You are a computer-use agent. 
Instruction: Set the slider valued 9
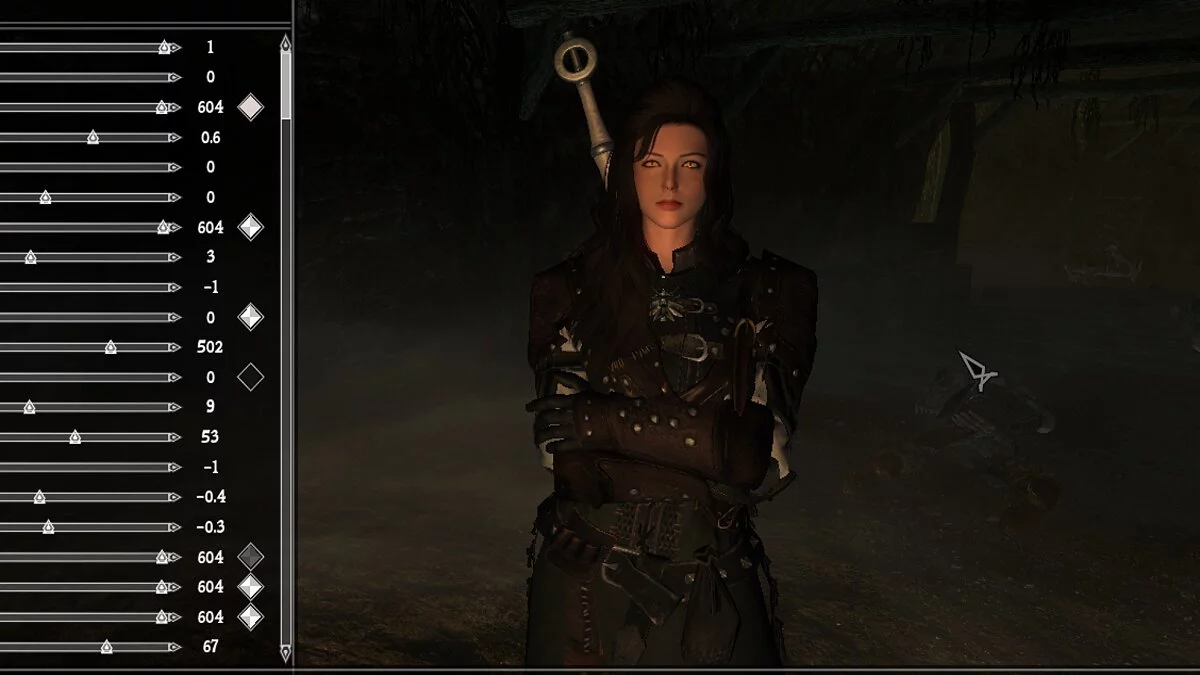(30, 407)
